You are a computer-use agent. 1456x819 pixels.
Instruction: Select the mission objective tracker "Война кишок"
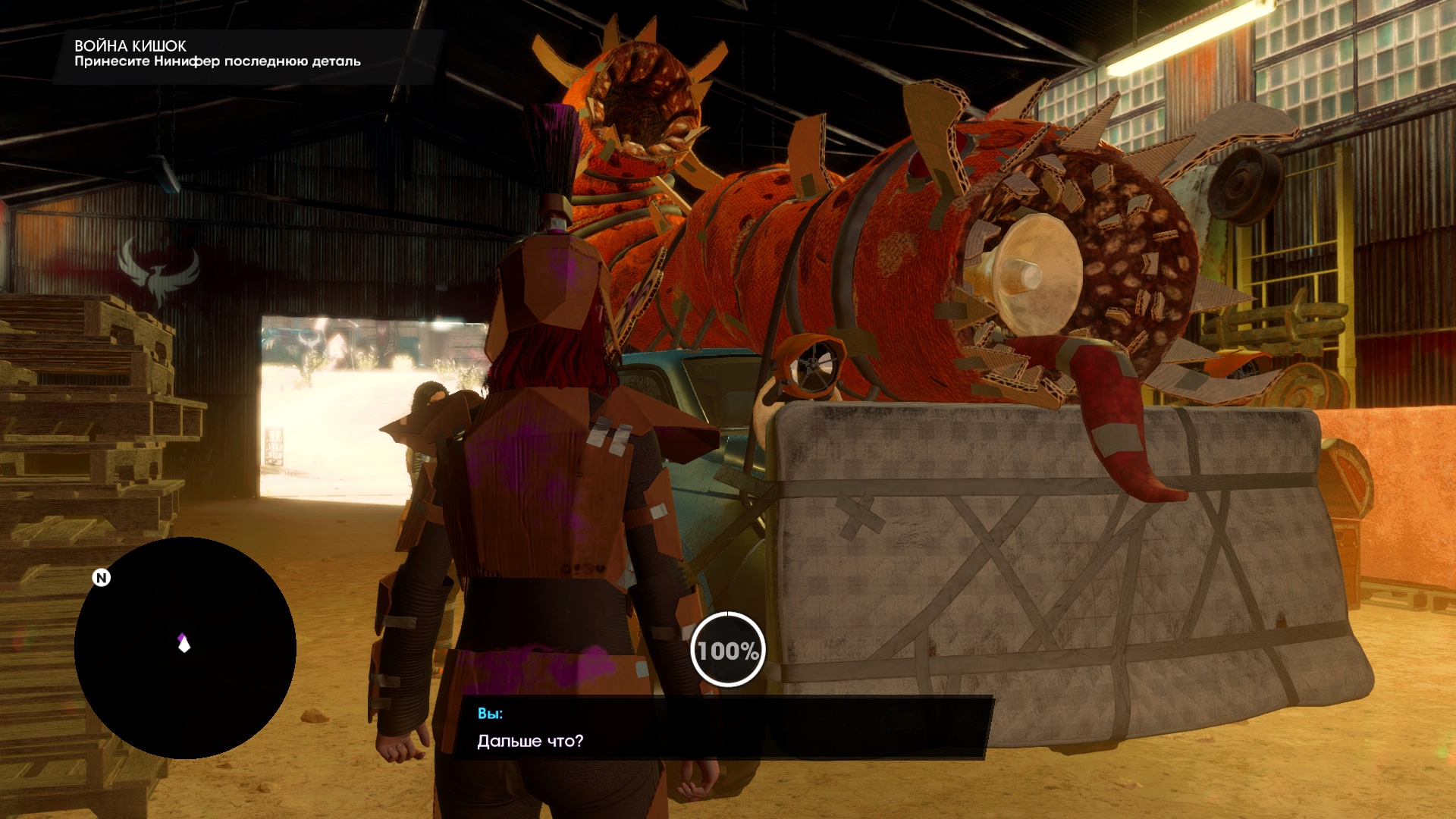tap(217, 54)
